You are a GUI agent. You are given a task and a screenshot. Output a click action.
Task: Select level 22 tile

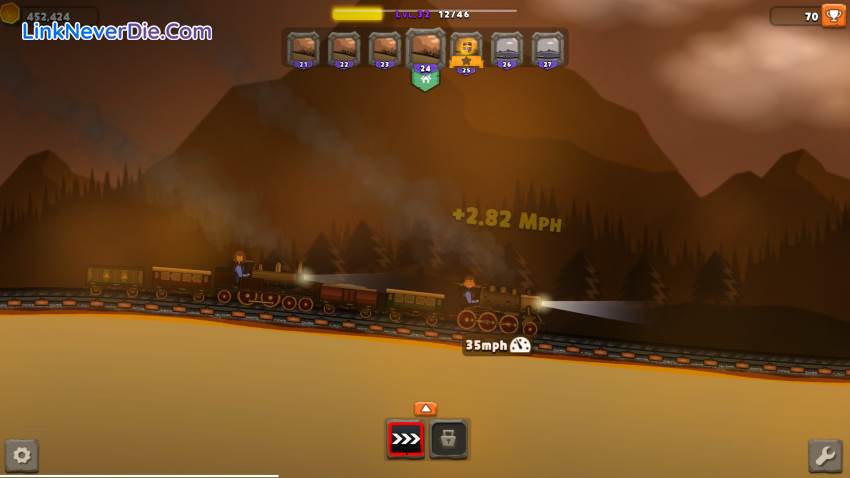coord(344,49)
